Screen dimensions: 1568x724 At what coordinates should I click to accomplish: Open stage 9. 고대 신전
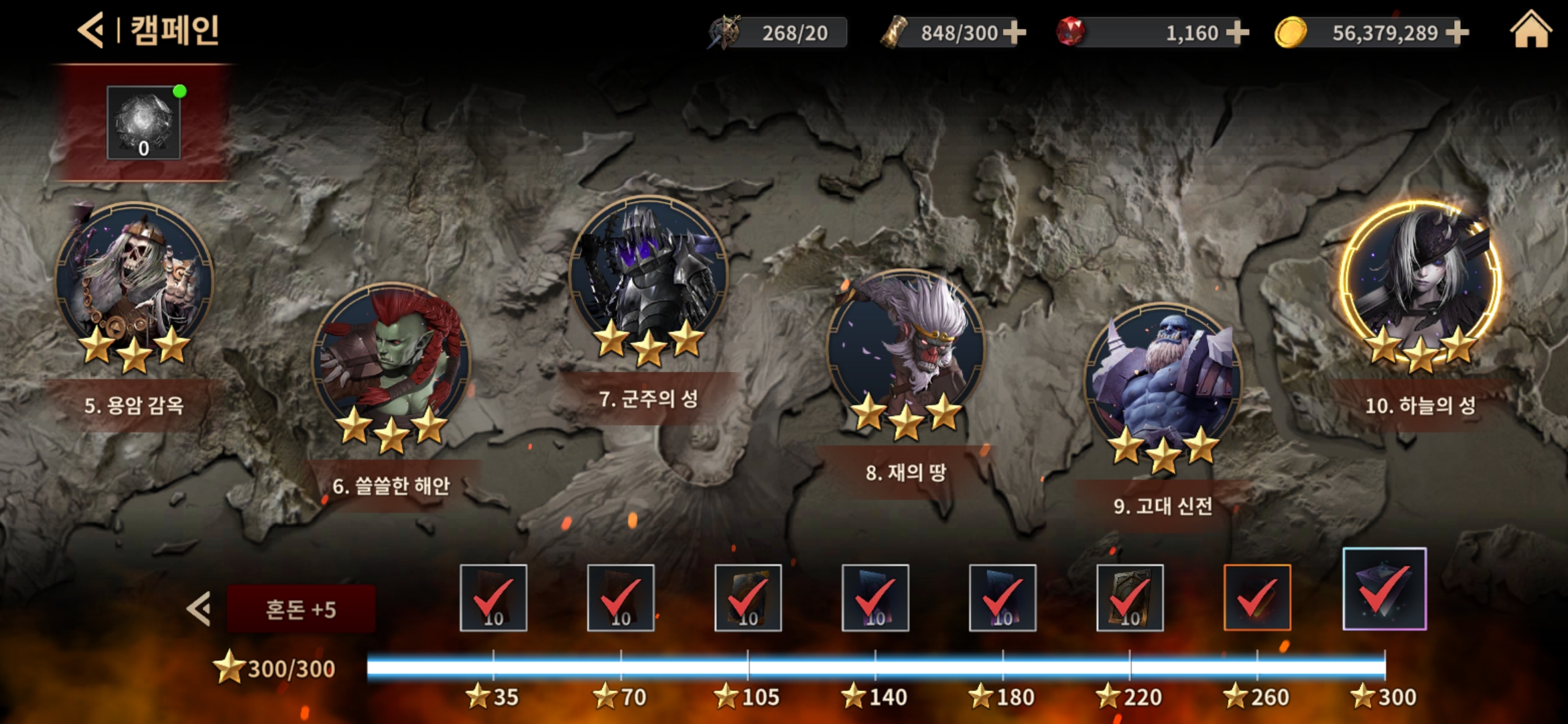point(1163,382)
